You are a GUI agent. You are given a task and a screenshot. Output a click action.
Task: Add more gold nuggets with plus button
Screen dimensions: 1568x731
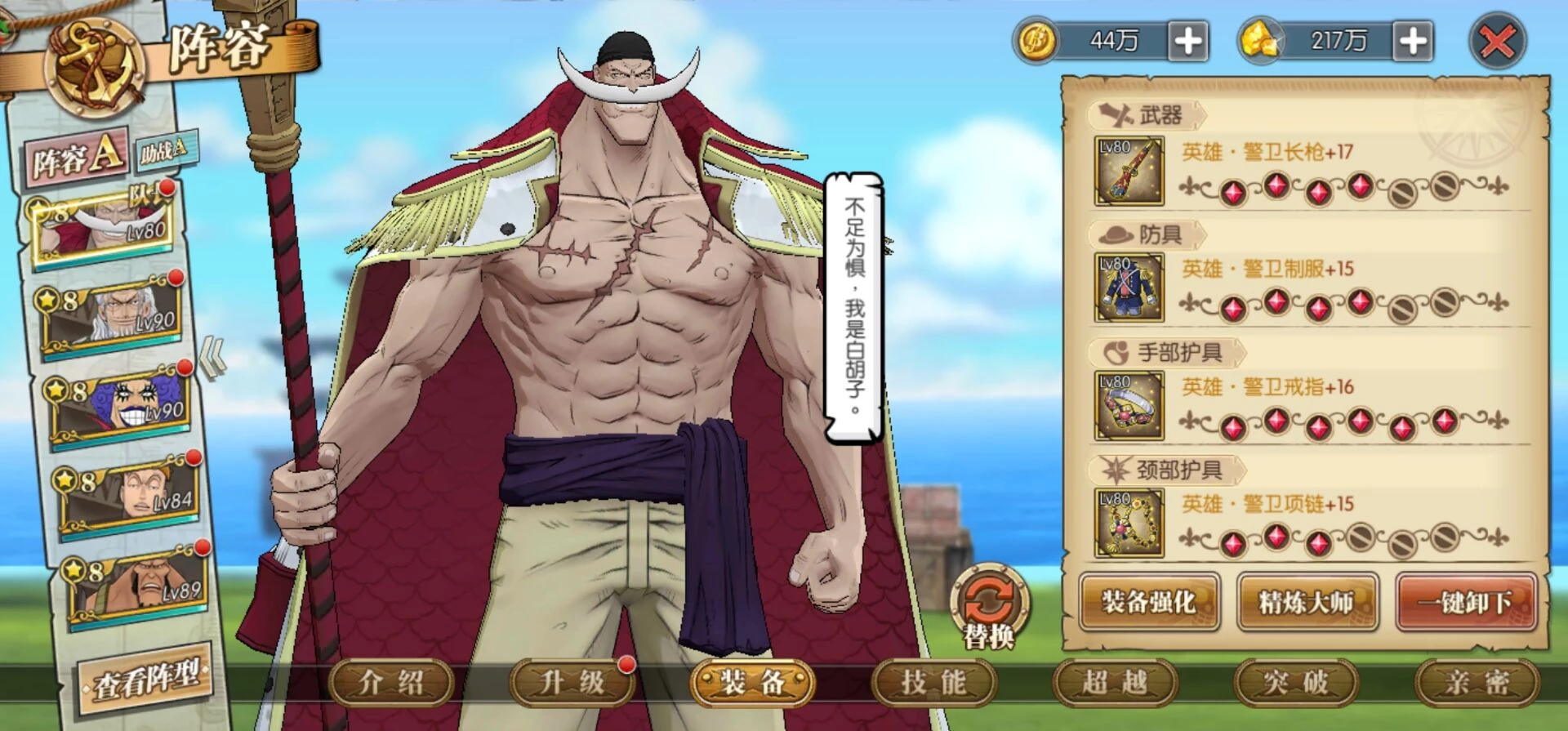coord(1414,41)
